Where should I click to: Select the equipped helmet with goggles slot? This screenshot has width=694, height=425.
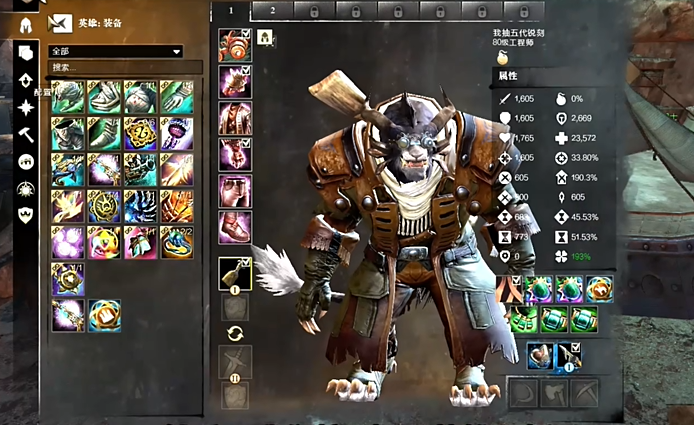pos(235,45)
